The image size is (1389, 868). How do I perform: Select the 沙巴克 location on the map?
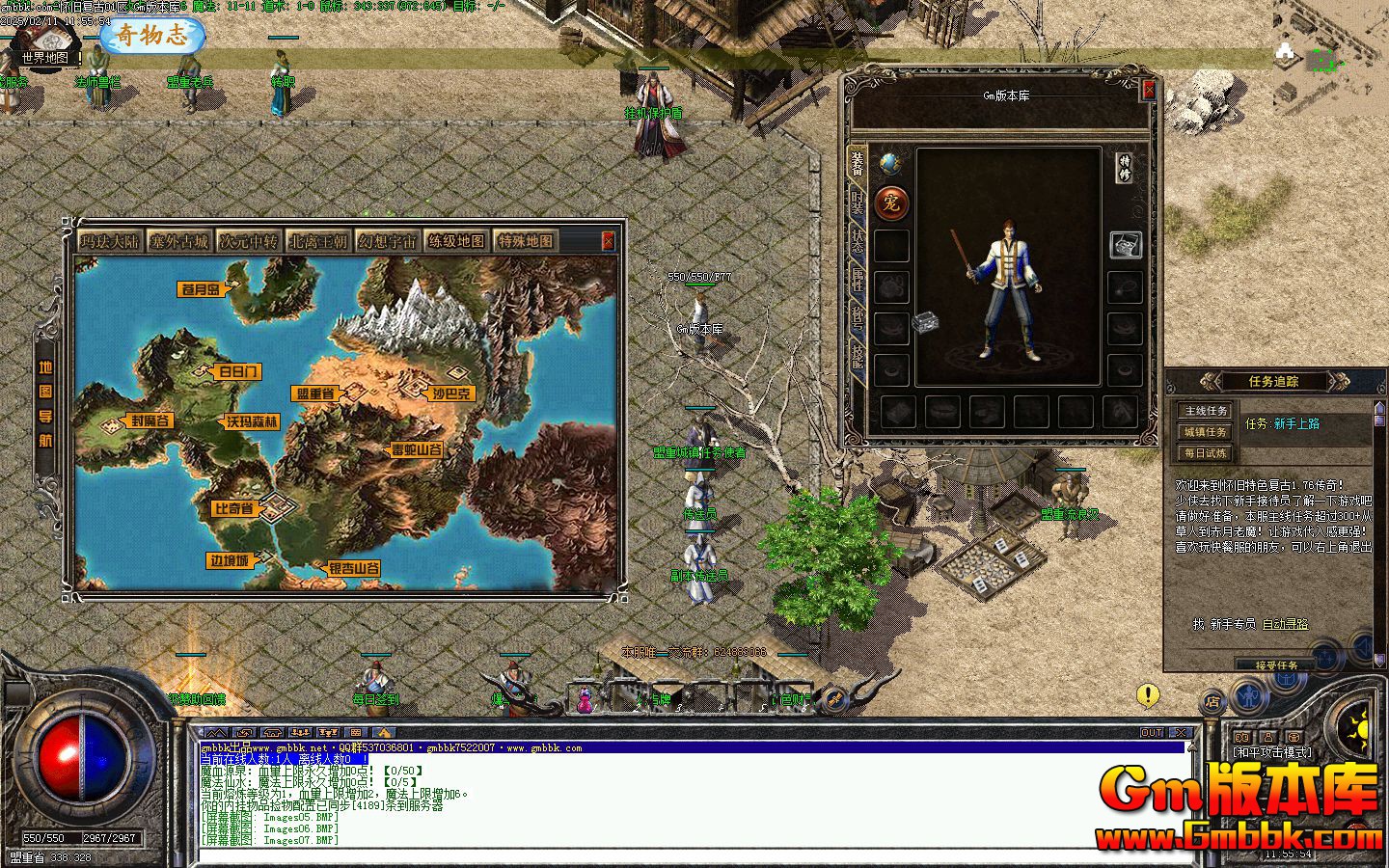click(x=452, y=393)
